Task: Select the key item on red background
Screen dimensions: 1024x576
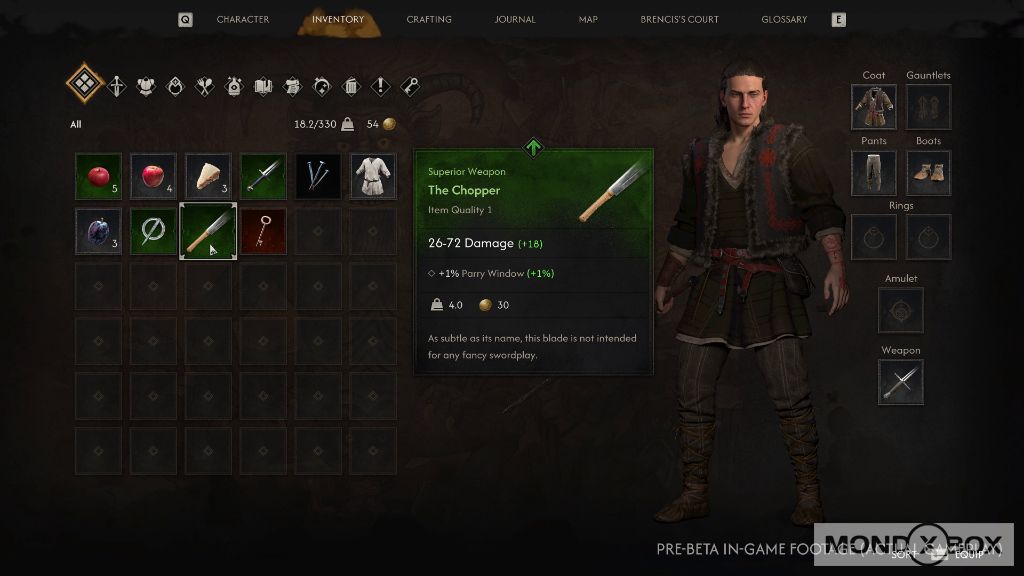Action: tap(263, 231)
